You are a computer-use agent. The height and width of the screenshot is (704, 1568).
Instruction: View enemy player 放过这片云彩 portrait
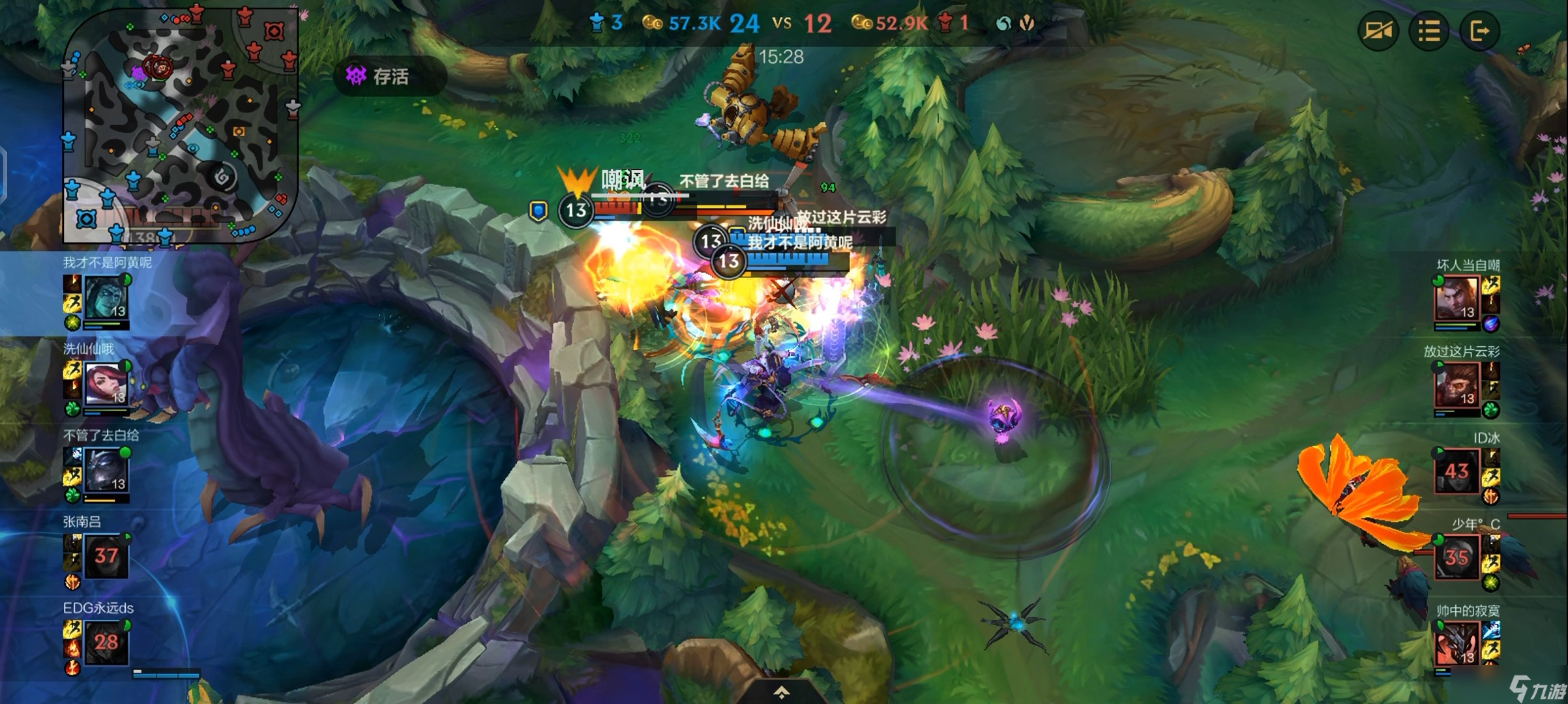click(x=1457, y=385)
